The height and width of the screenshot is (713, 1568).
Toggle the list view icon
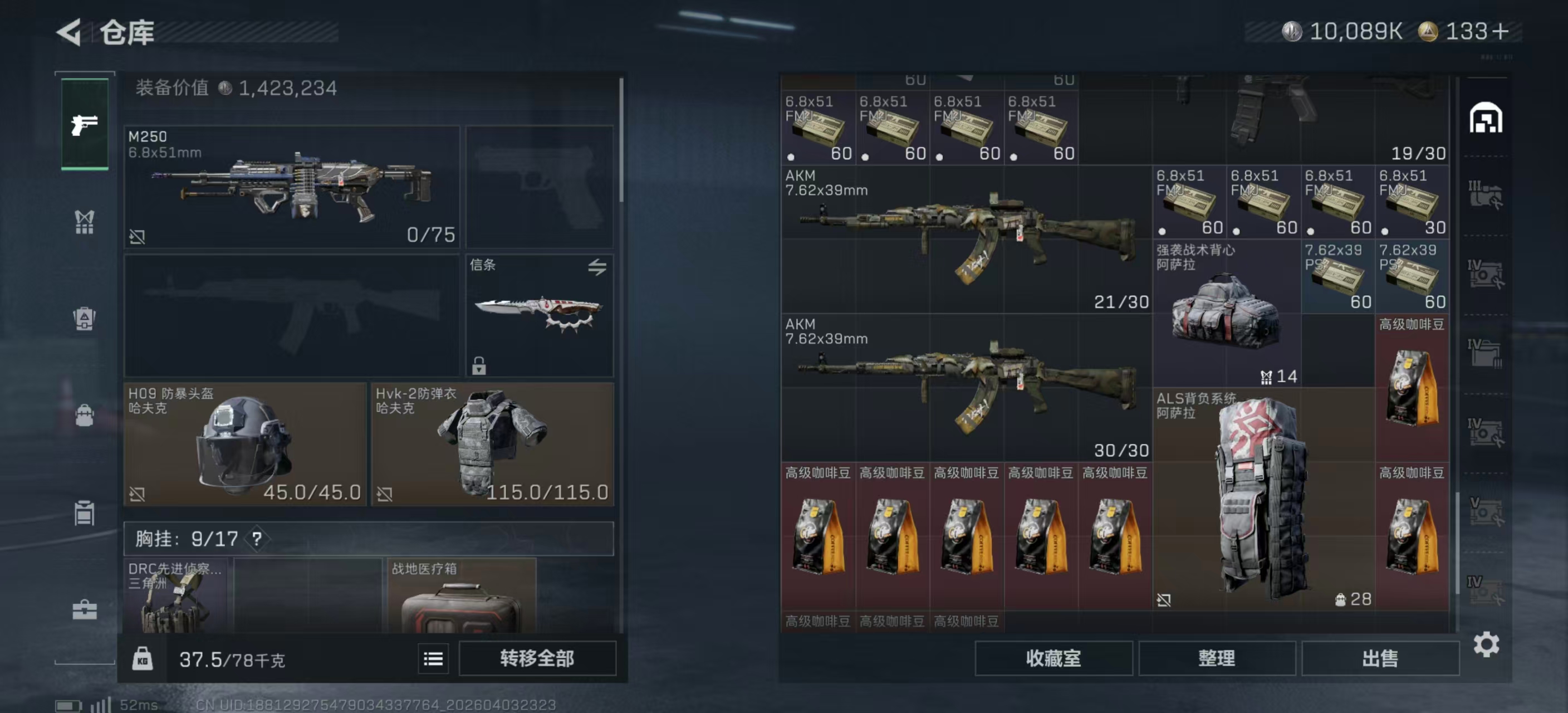[x=433, y=659]
